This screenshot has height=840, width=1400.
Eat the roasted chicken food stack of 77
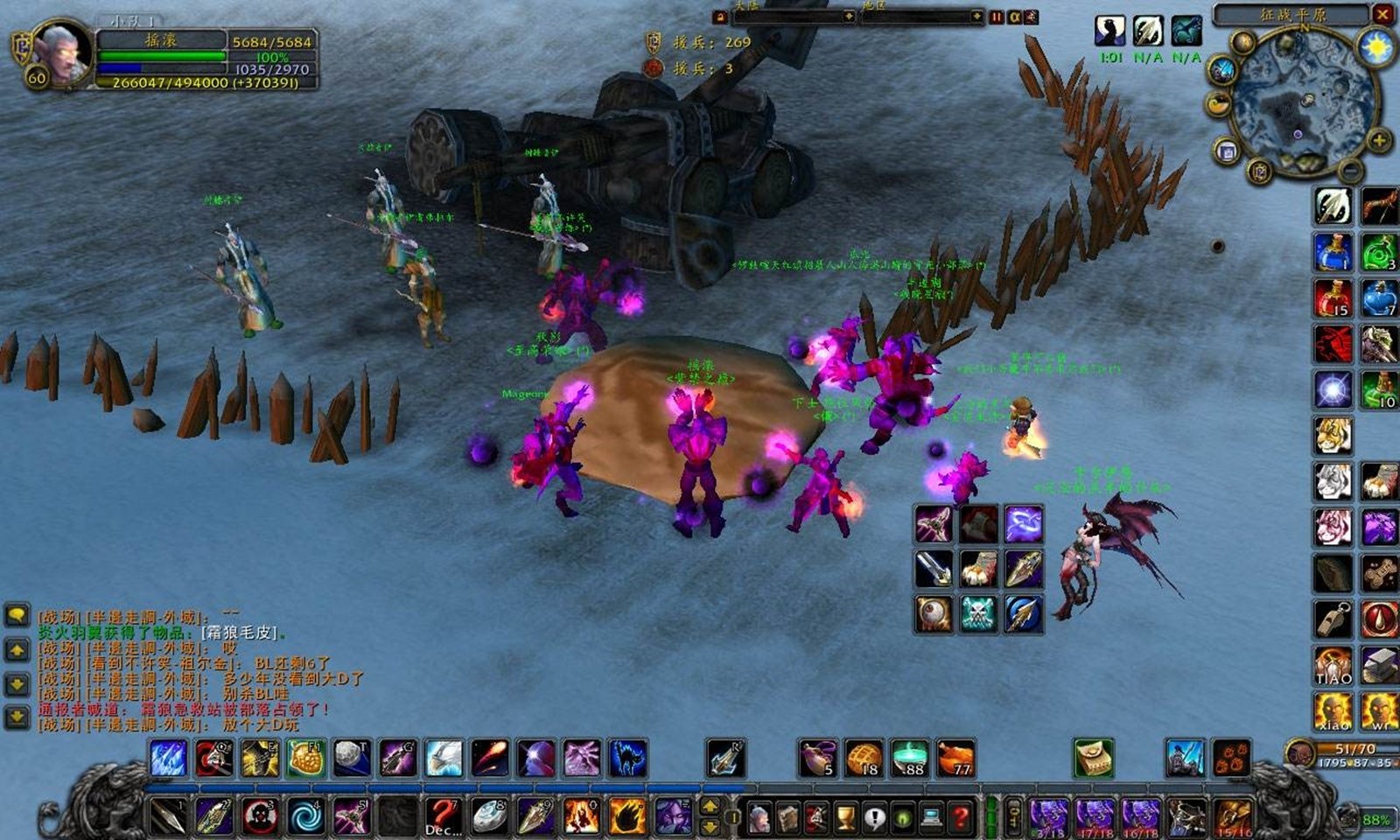pos(955,758)
